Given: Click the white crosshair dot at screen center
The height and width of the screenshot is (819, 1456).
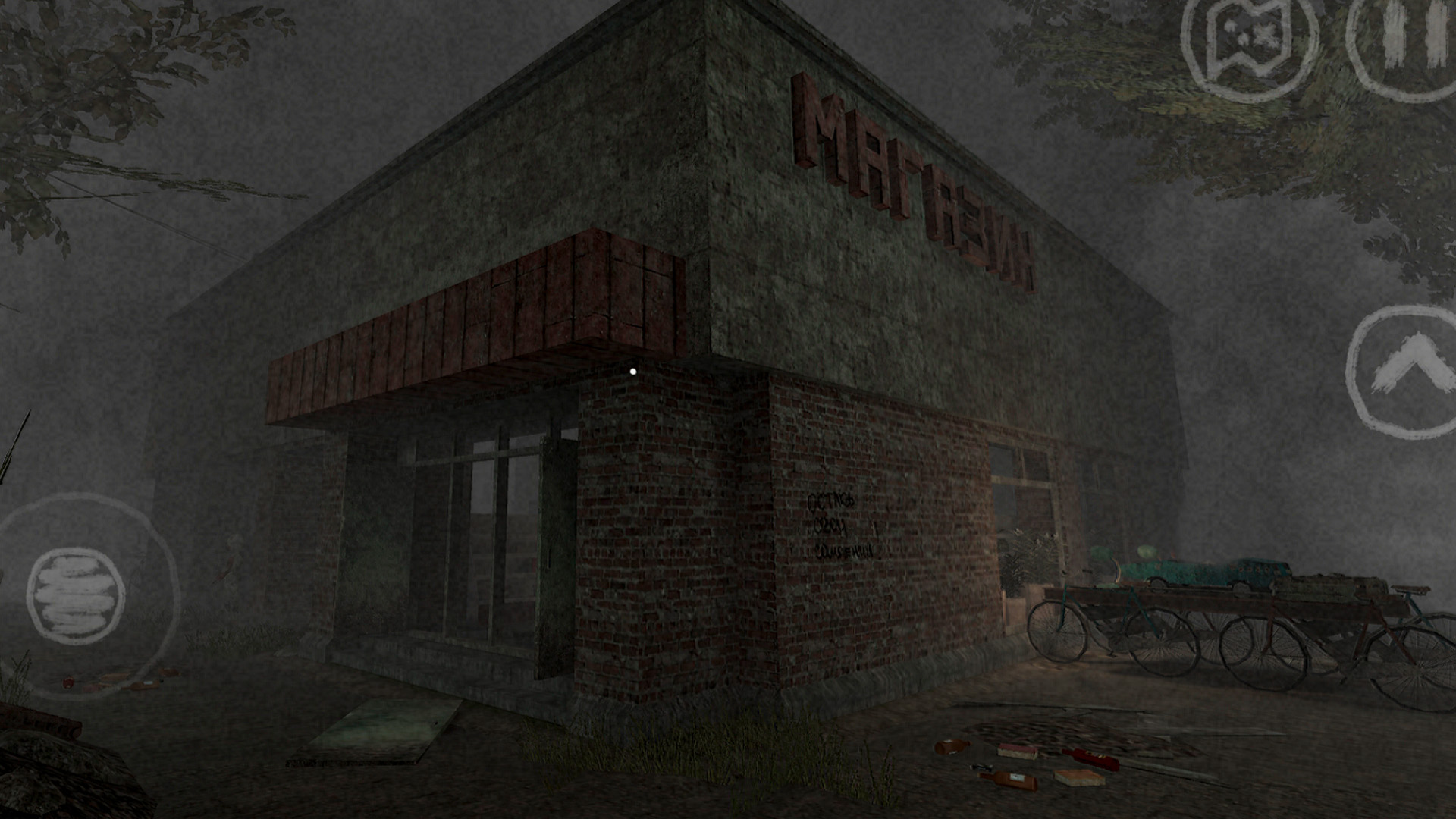Looking at the screenshot, I should pos(632,372).
